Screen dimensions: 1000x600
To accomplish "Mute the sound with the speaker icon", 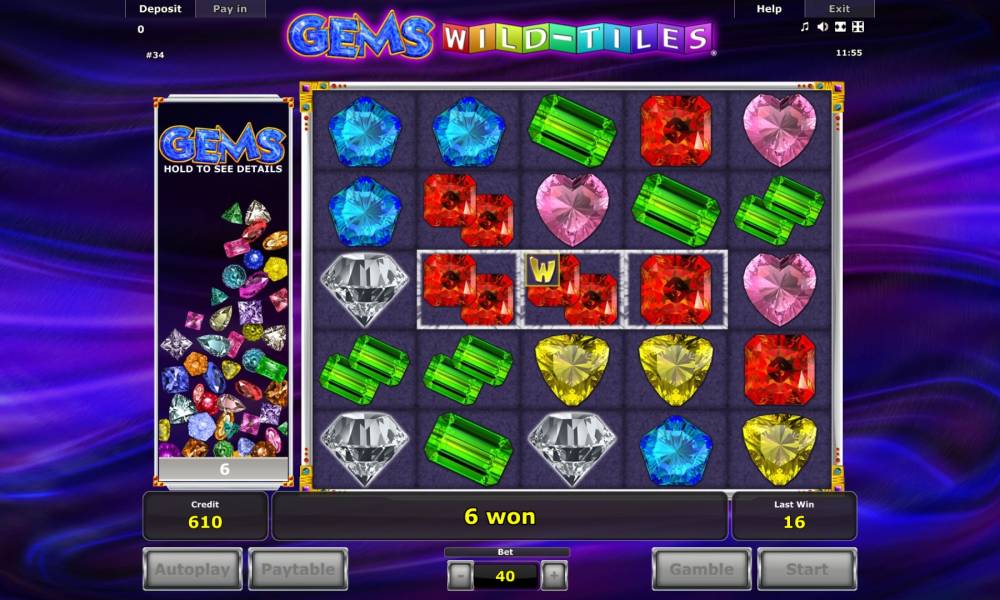I will coord(822,27).
